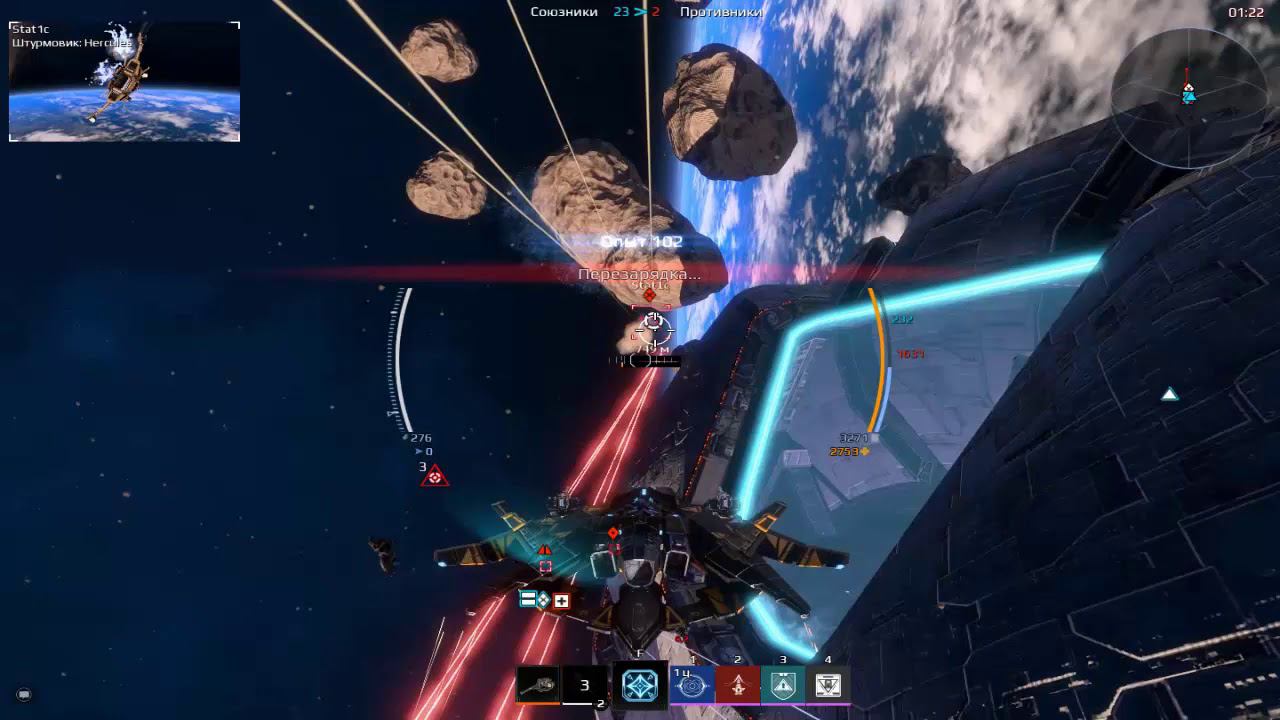Activate the blue module in slot 1
This screenshot has height=720, width=1280.
coord(693,685)
